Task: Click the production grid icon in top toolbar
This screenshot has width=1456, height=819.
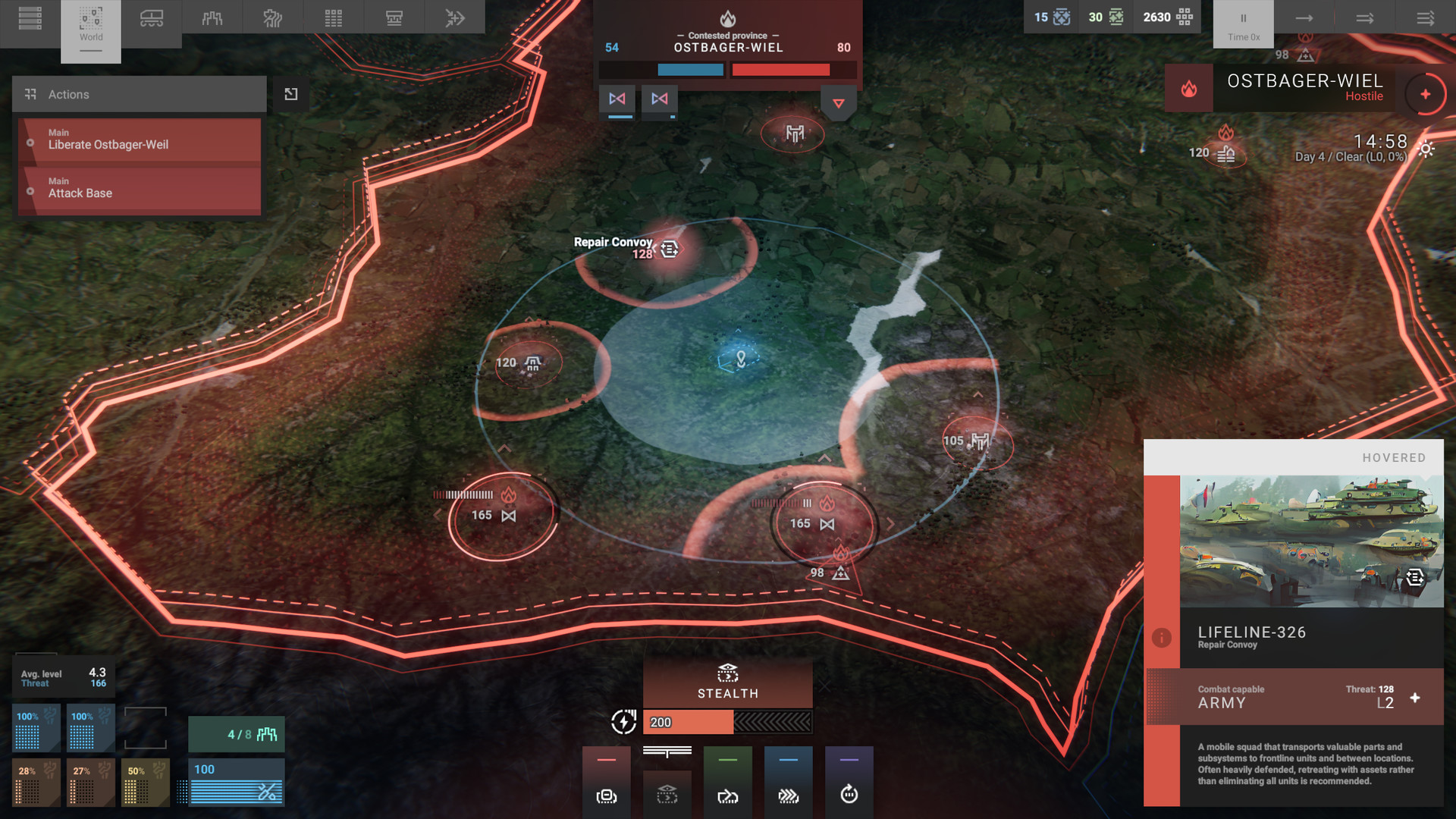Action: coord(333,17)
